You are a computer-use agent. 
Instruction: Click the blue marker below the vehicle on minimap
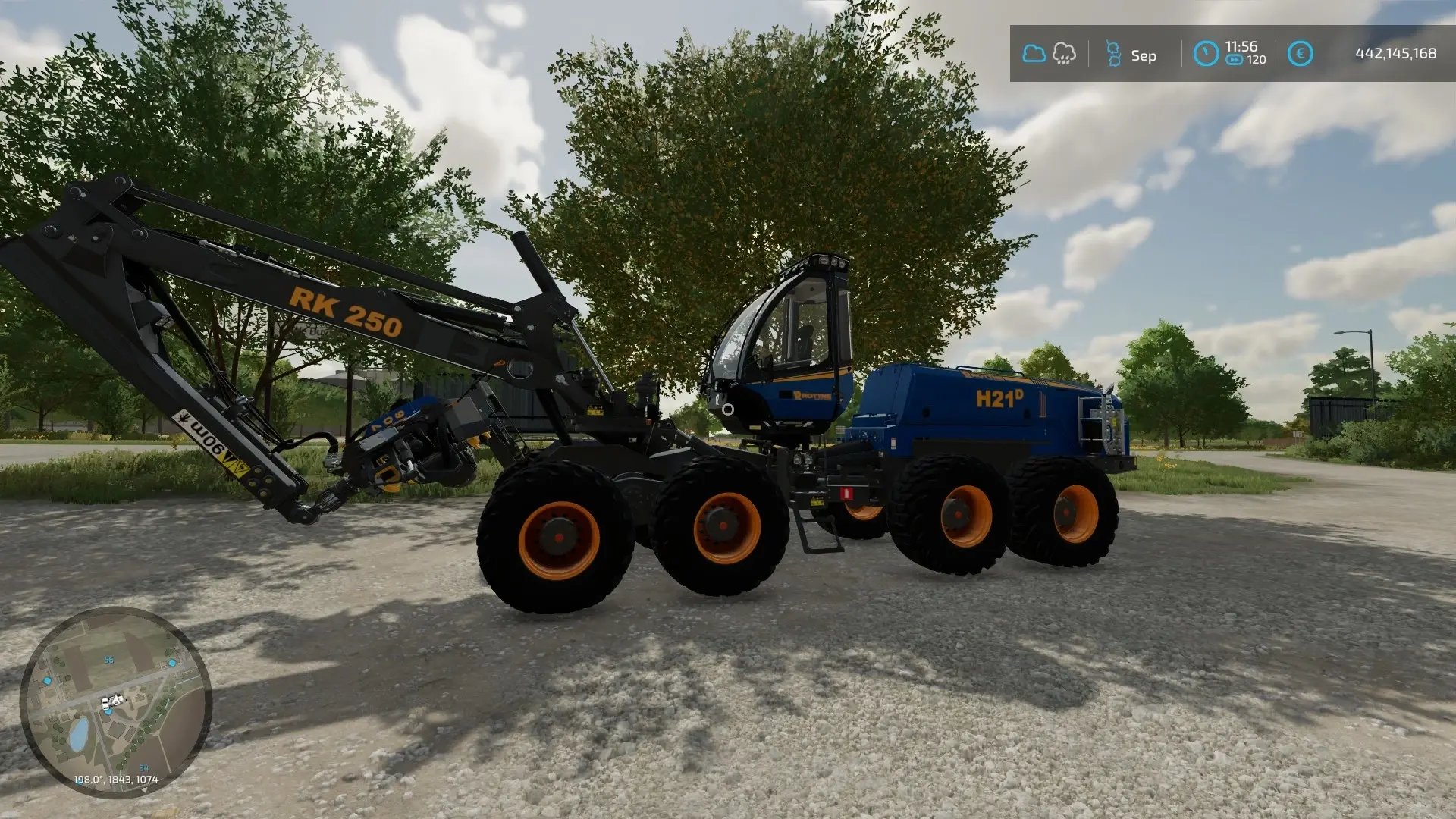pos(108,713)
